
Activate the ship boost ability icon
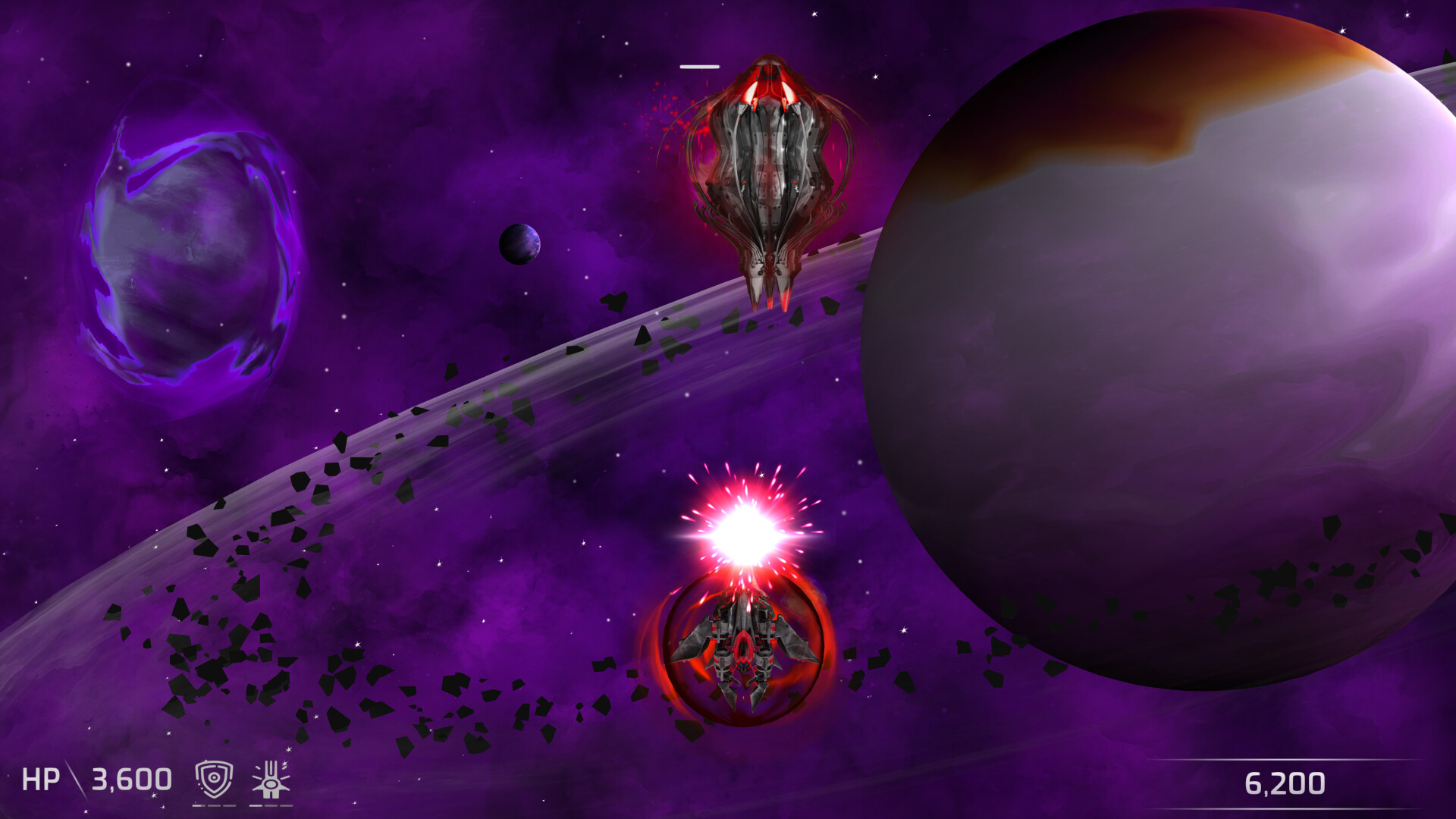click(271, 779)
